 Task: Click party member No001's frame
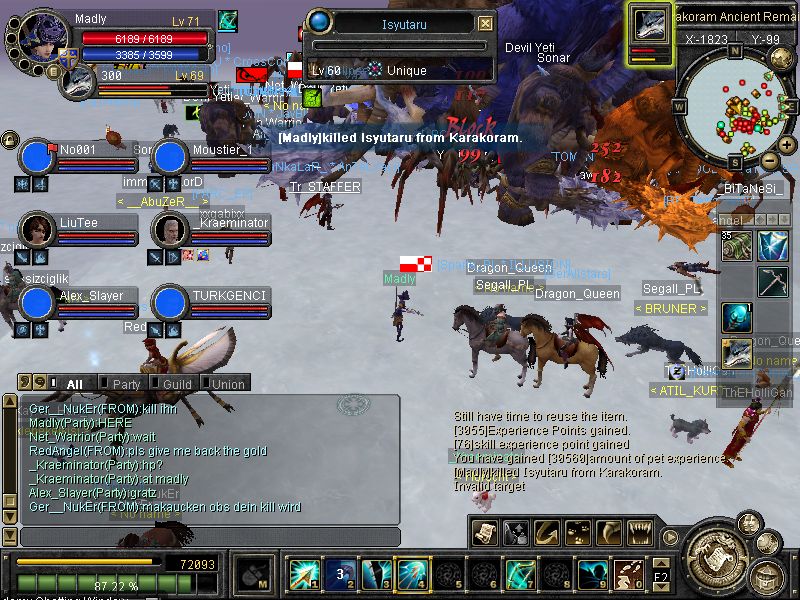pos(37,157)
